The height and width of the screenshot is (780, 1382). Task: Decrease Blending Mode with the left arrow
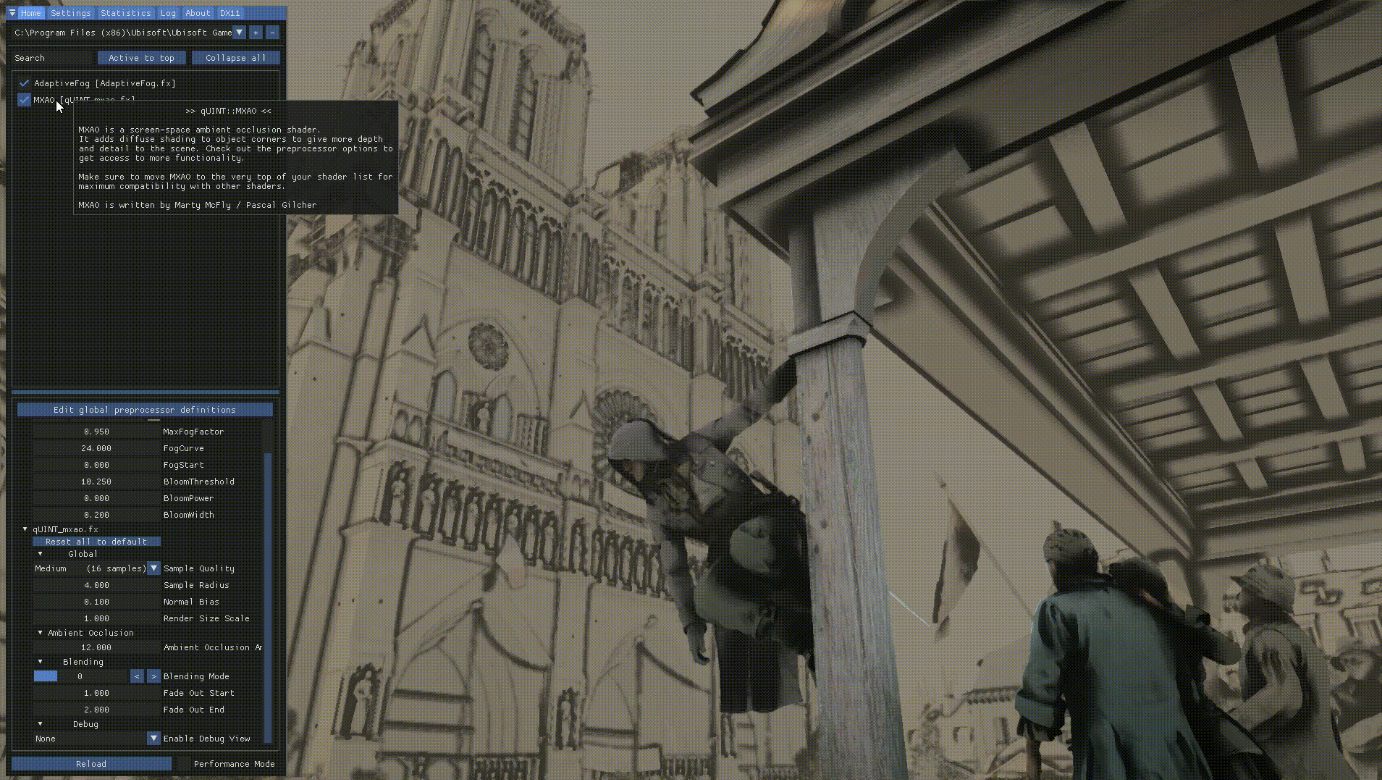point(137,676)
